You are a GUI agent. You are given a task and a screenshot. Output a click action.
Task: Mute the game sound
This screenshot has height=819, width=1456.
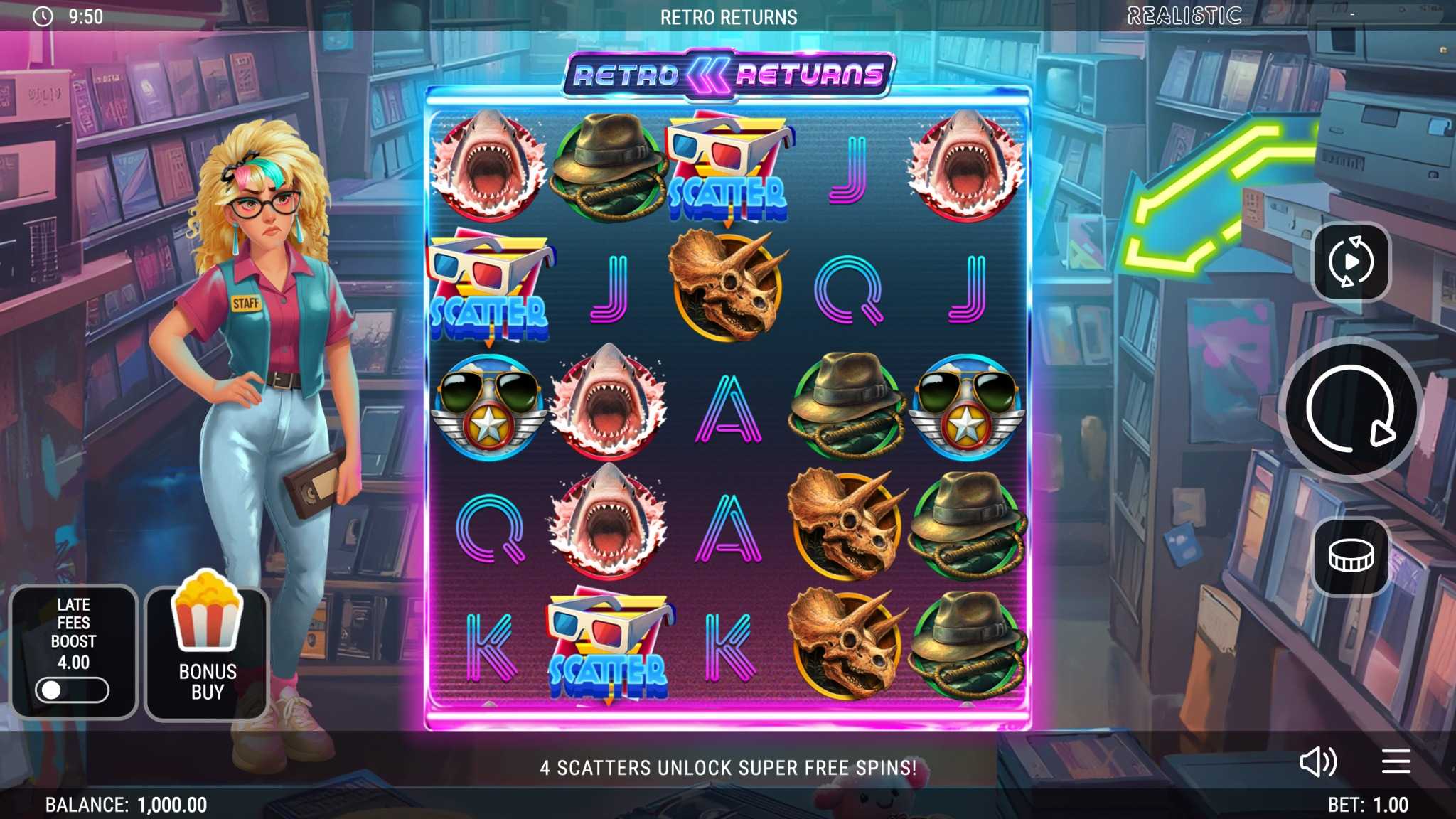coord(1317,762)
